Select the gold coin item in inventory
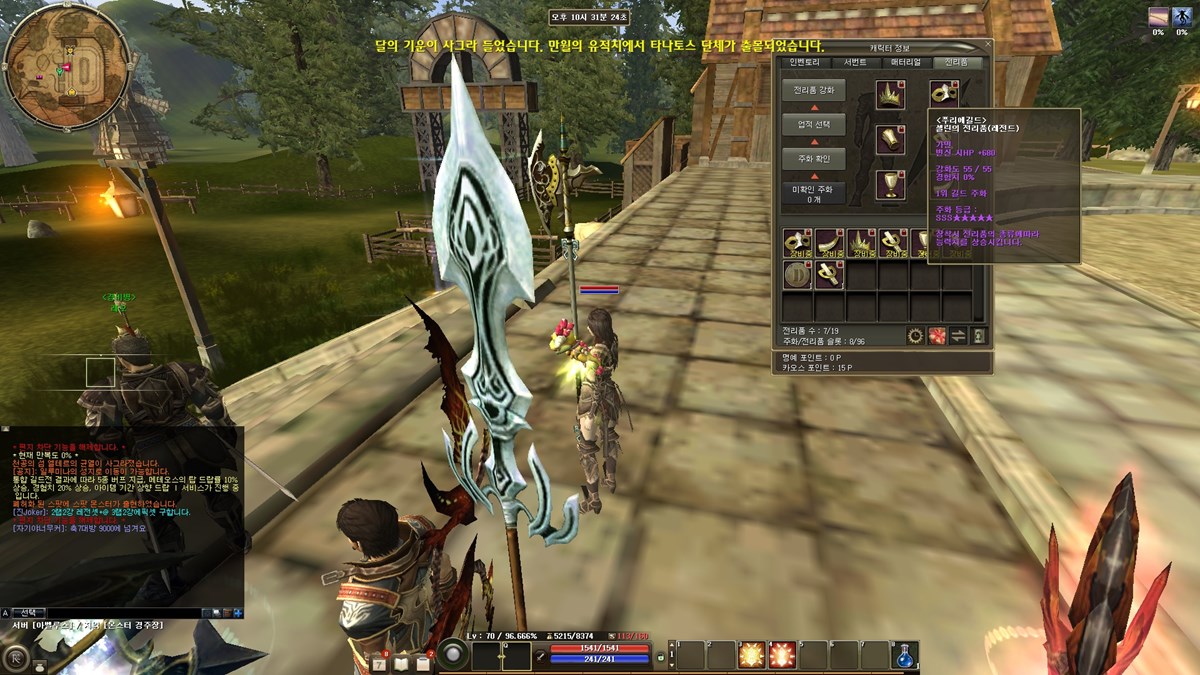The width and height of the screenshot is (1200, 675). [x=797, y=275]
